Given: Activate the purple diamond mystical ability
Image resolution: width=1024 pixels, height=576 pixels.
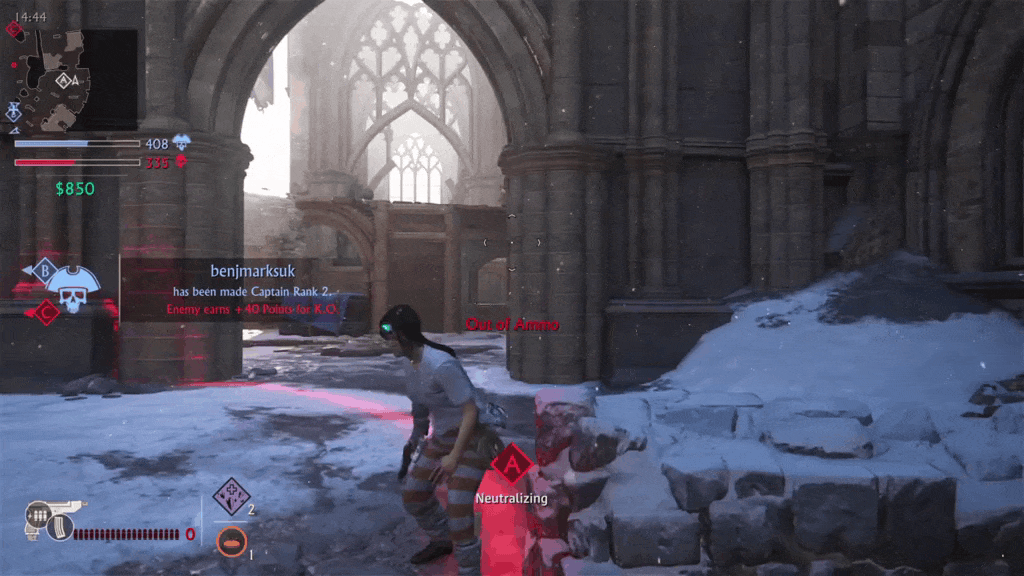Looking at the screenshot, I should pos(231,496).
